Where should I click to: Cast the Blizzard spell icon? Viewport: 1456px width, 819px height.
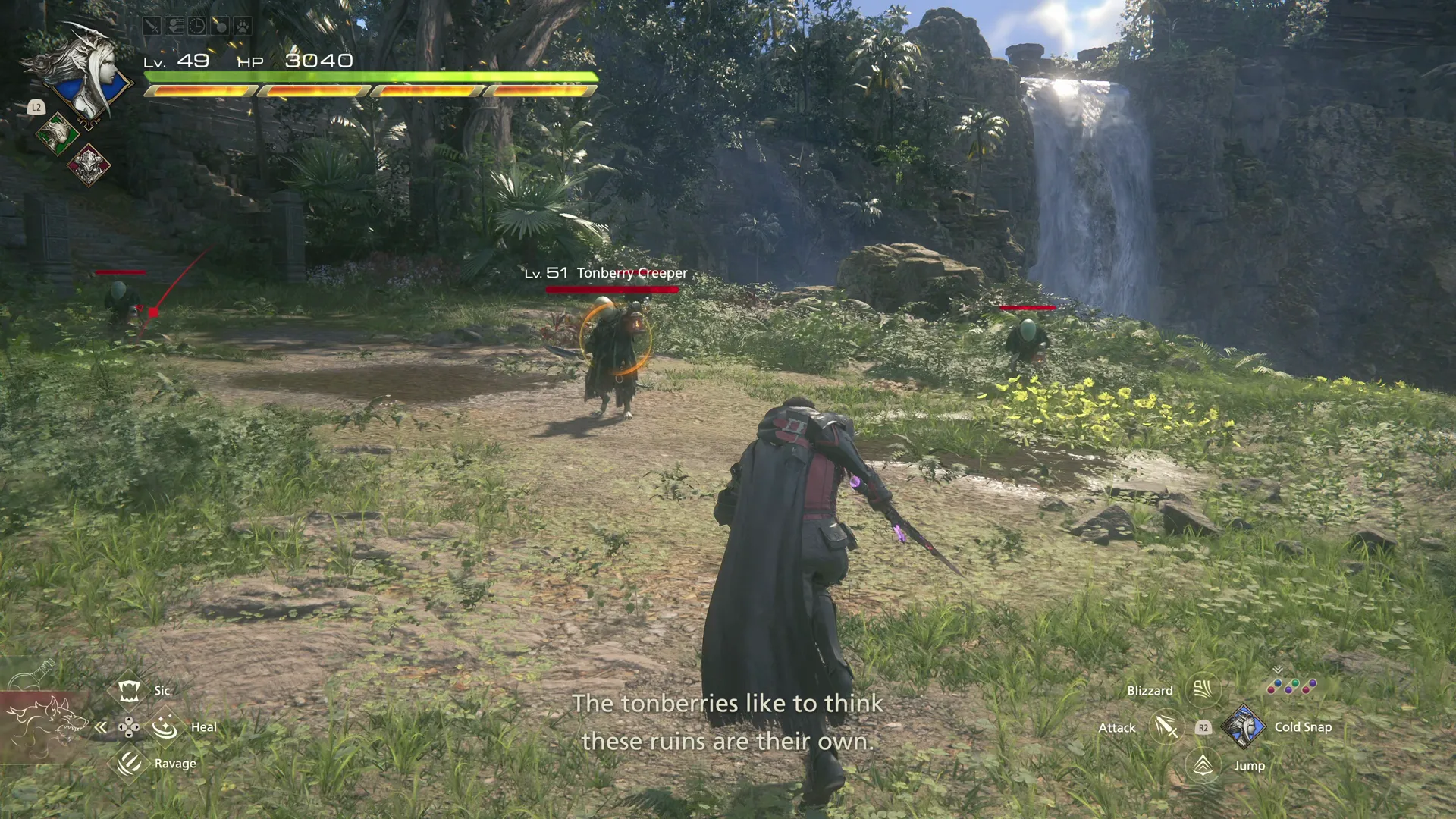(x=1203, y=690)
